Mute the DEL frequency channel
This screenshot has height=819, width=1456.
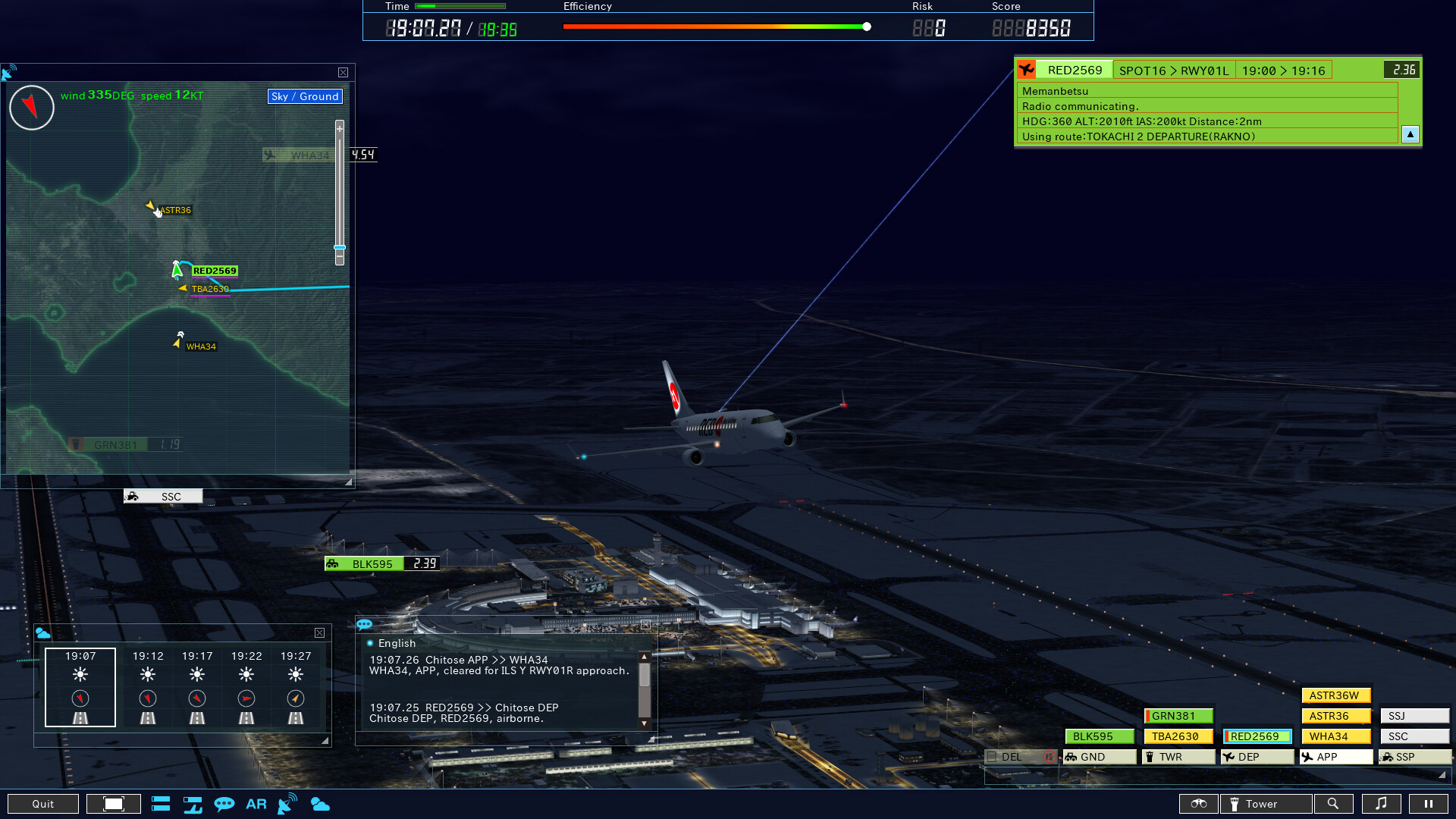[1050, 757]
